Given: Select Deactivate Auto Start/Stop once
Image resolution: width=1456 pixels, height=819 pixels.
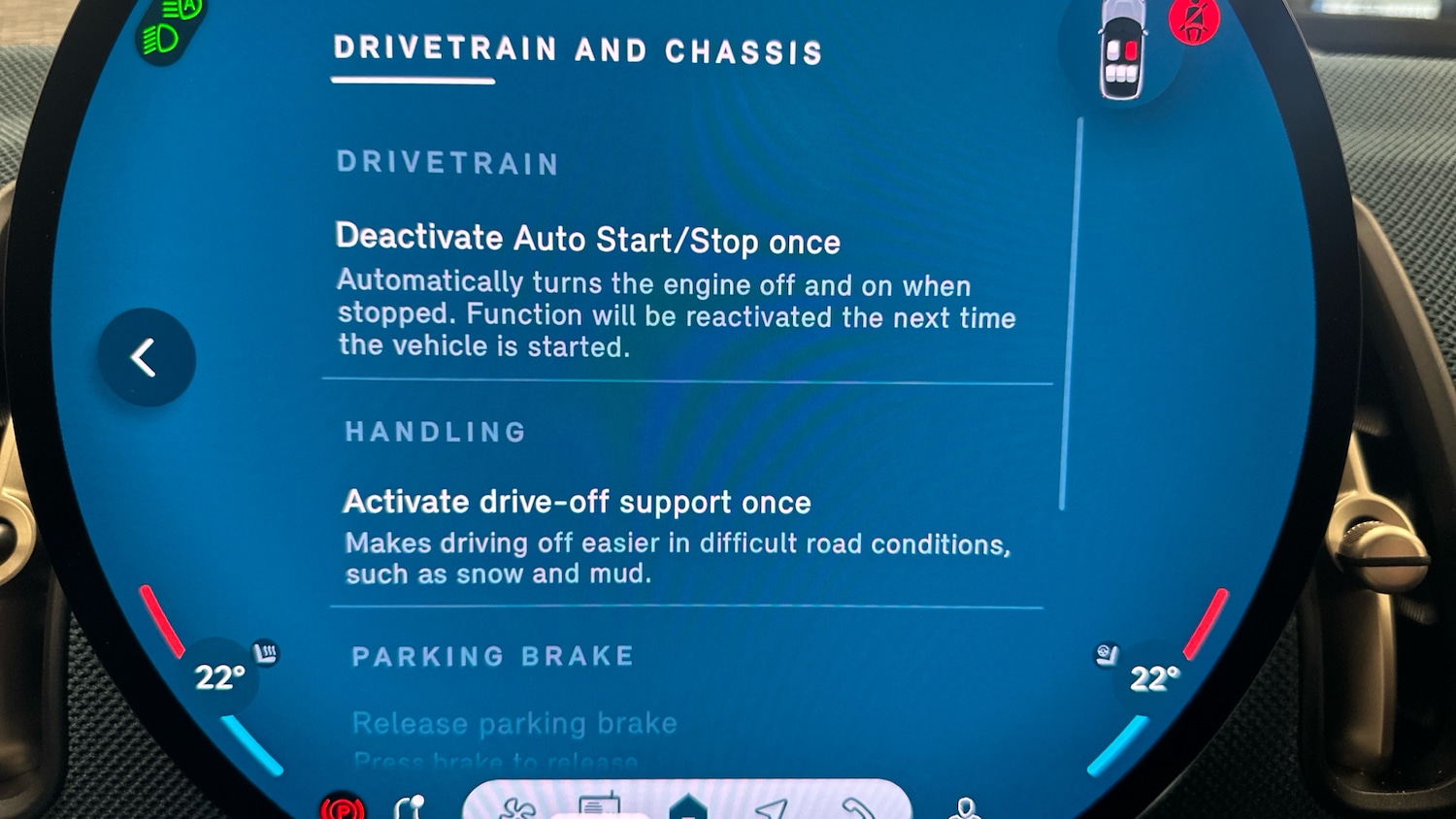Looking at the screenshot, I should (x=587, y=239).
